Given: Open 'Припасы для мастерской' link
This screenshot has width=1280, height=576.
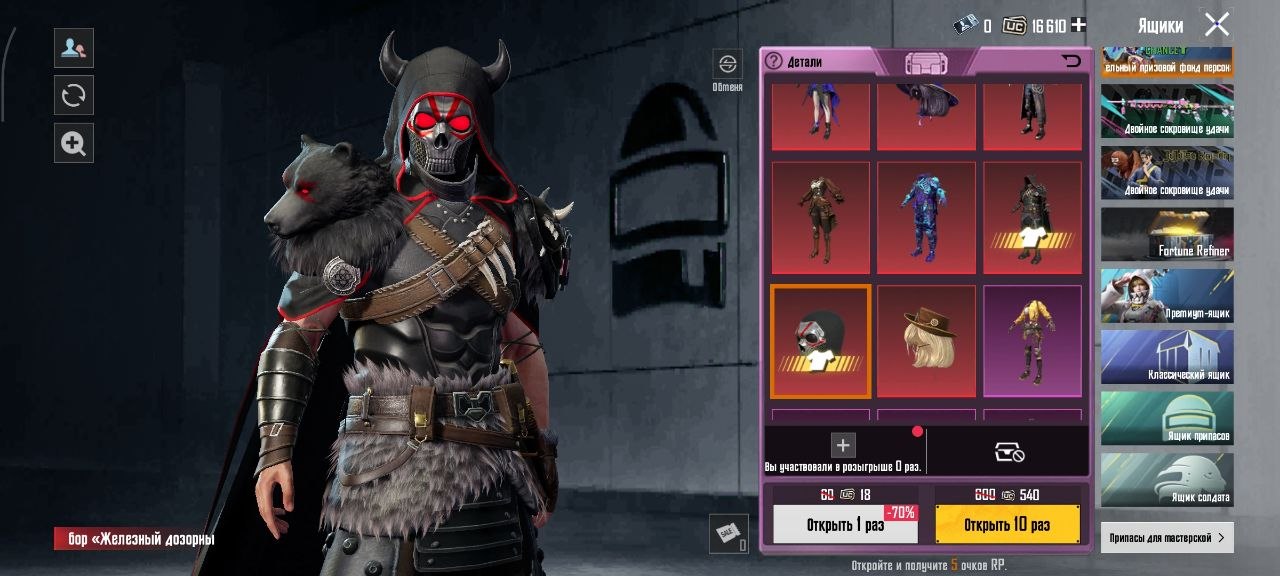Looking at the screenshot, I should pyautogui.click(x=1167, y=537).
